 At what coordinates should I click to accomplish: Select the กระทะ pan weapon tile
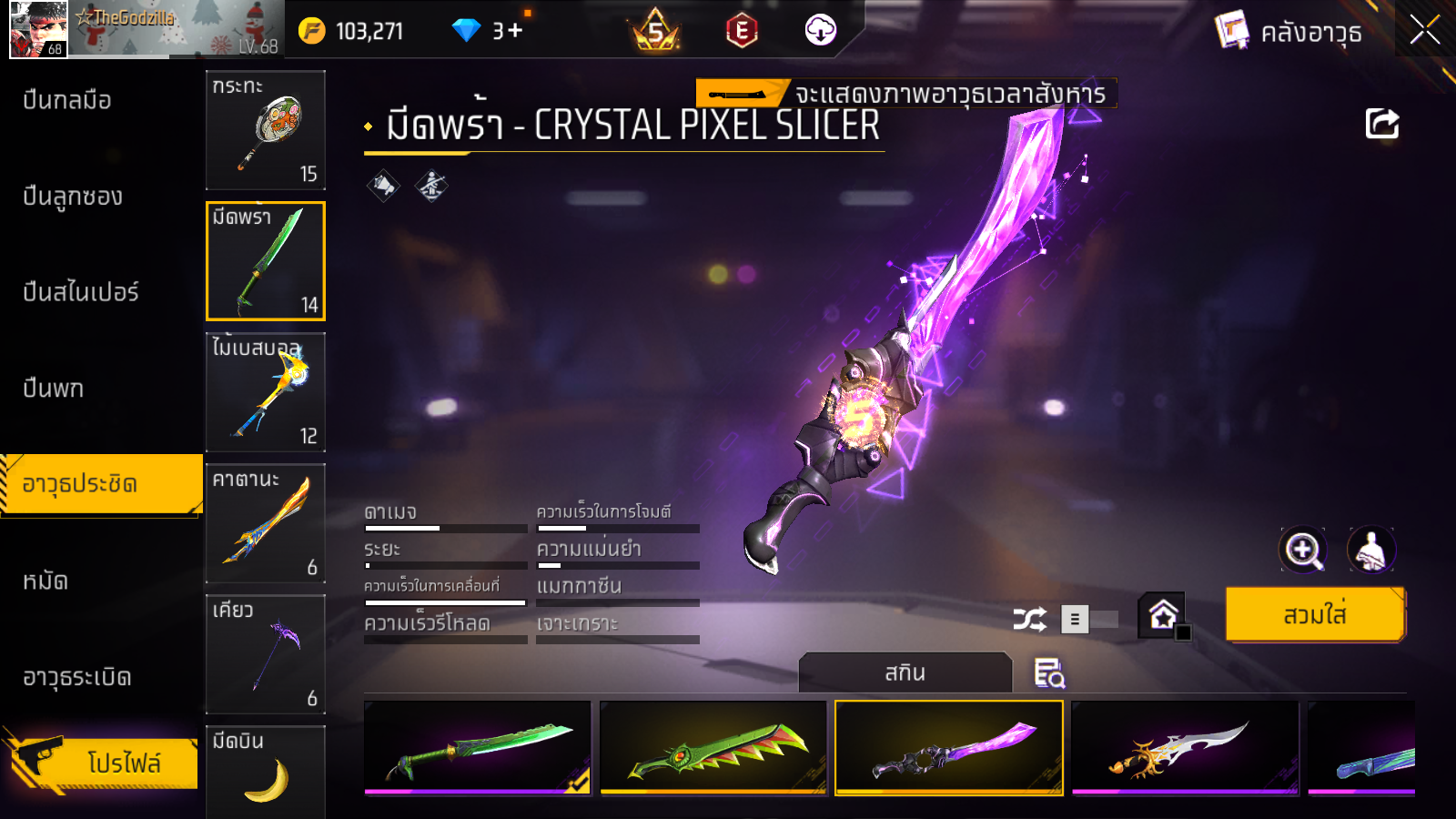tap(266, 130)
